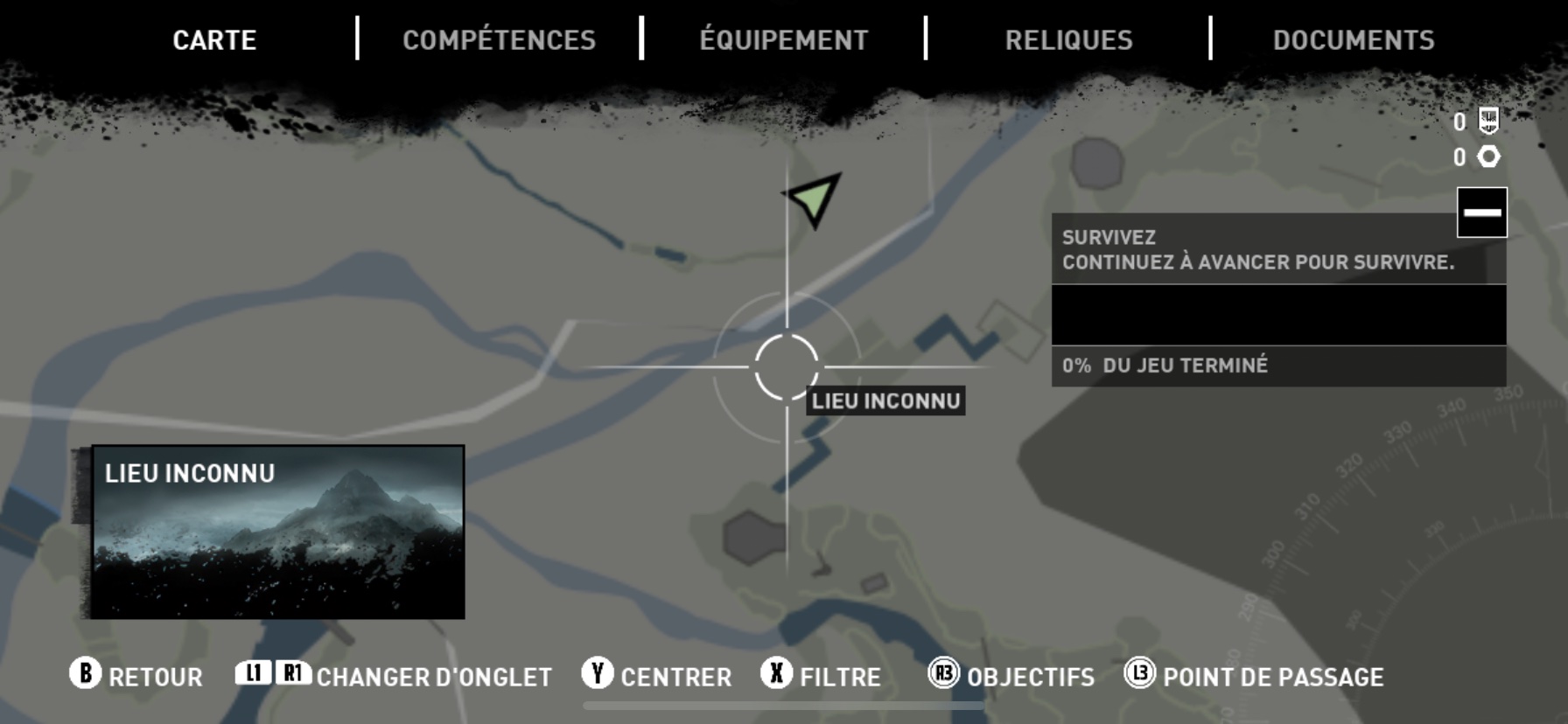This screenshot has height=724, width=1568.
Task: Click the Retour back option
Action: (x=136, y=676)
